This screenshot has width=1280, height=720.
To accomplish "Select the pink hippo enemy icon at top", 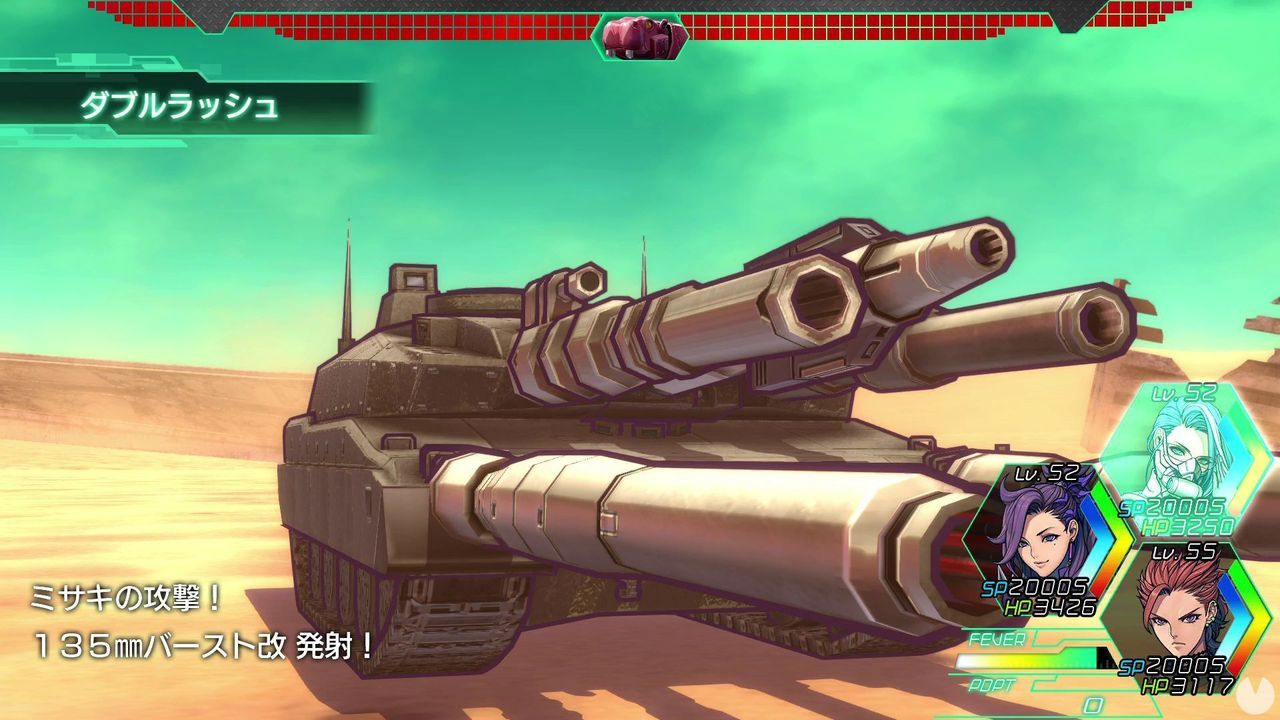I will (x=641, y=37).
